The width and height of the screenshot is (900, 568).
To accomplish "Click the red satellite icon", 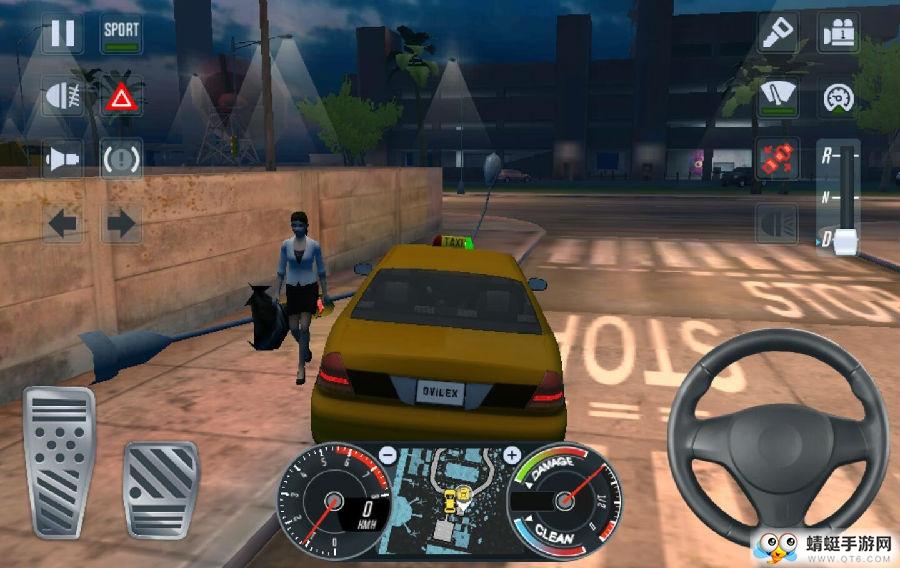I will [777, 160].
